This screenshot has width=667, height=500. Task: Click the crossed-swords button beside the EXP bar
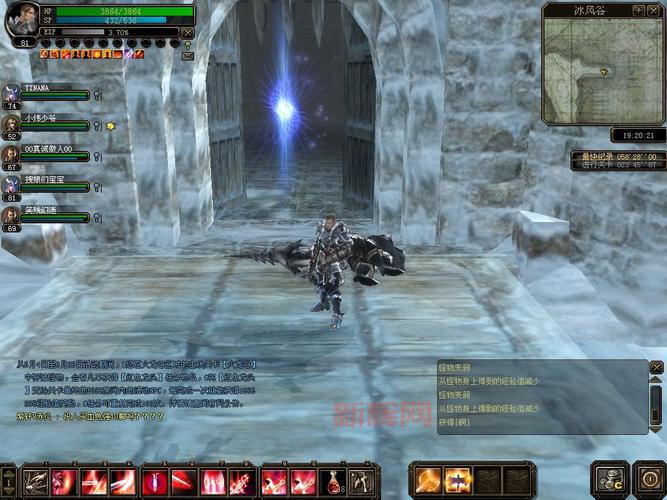(188, 32)
